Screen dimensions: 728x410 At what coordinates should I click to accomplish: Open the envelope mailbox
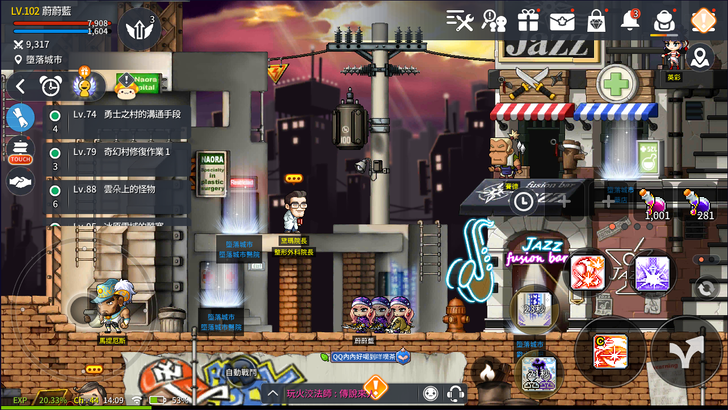tap(562, 20)
